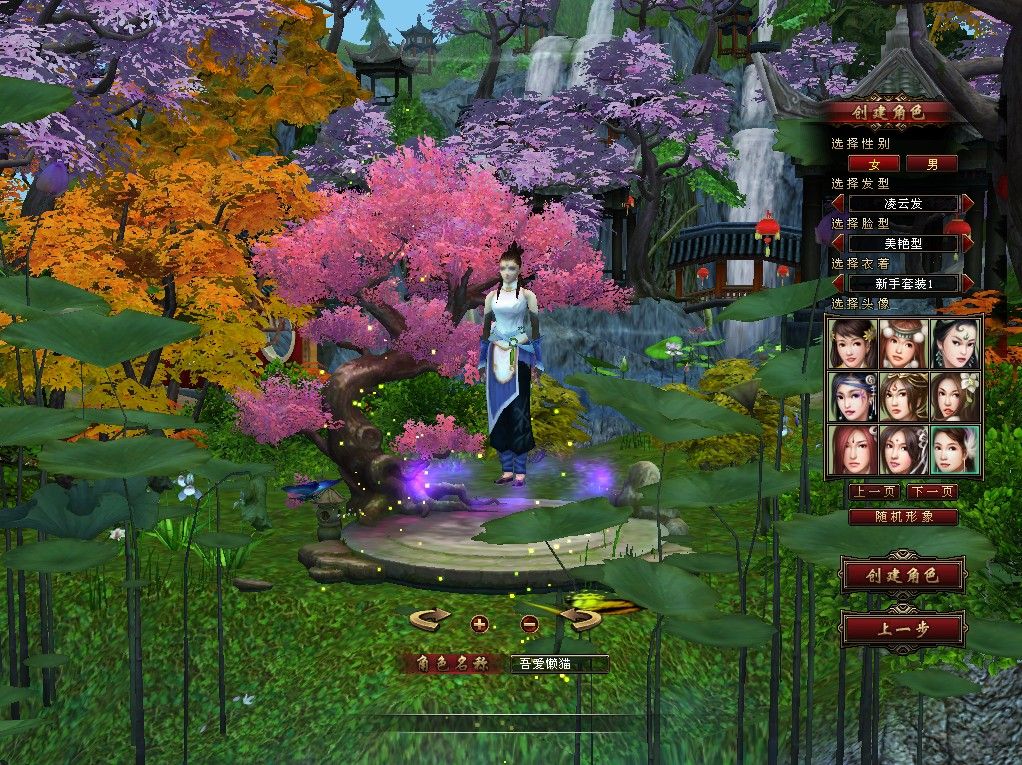1022x765 pixels.
Task: Choose the next outfit after 新手套装1
Action: 968,283
